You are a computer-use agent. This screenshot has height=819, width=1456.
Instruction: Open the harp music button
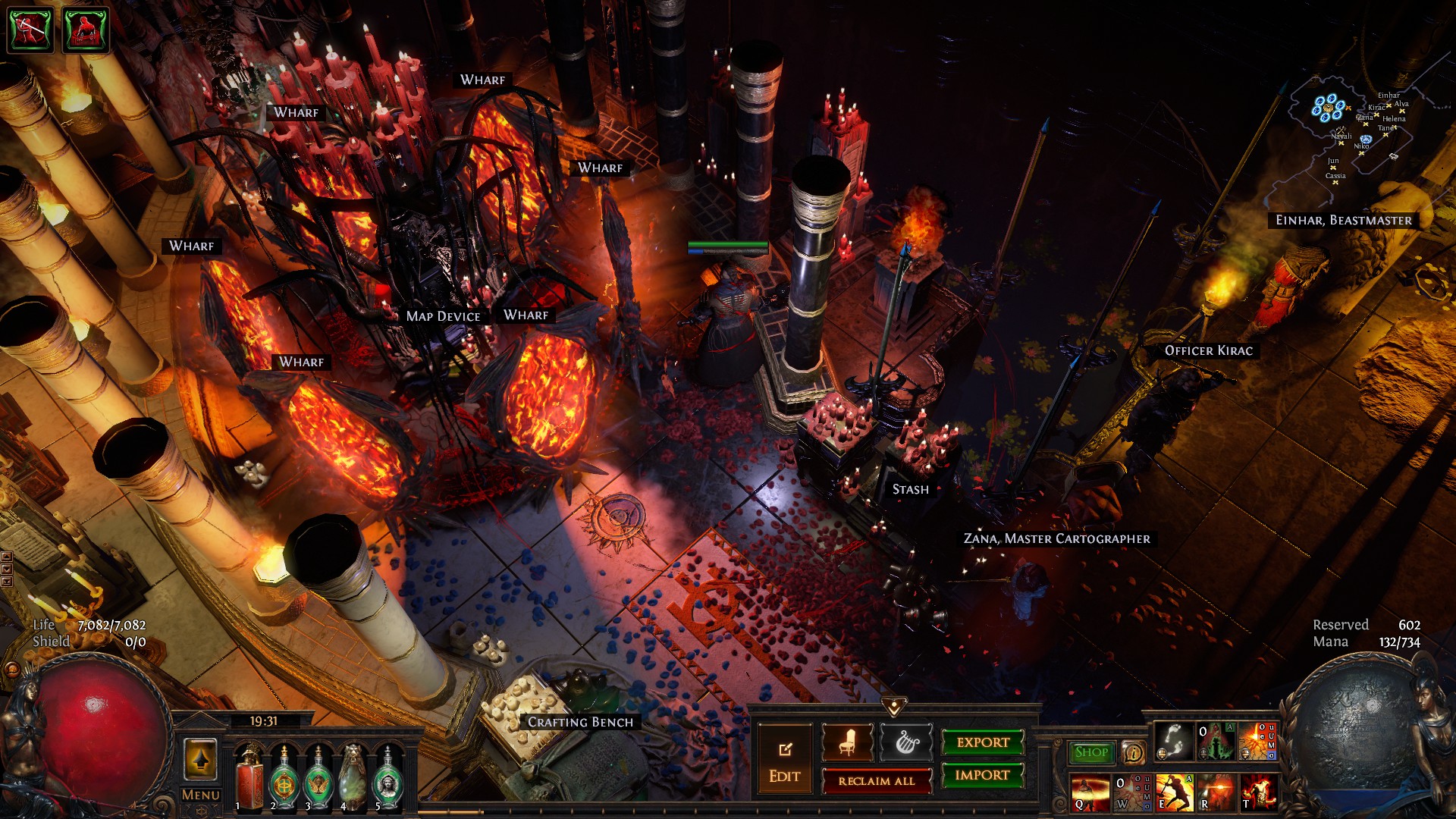tap(906, 742)
